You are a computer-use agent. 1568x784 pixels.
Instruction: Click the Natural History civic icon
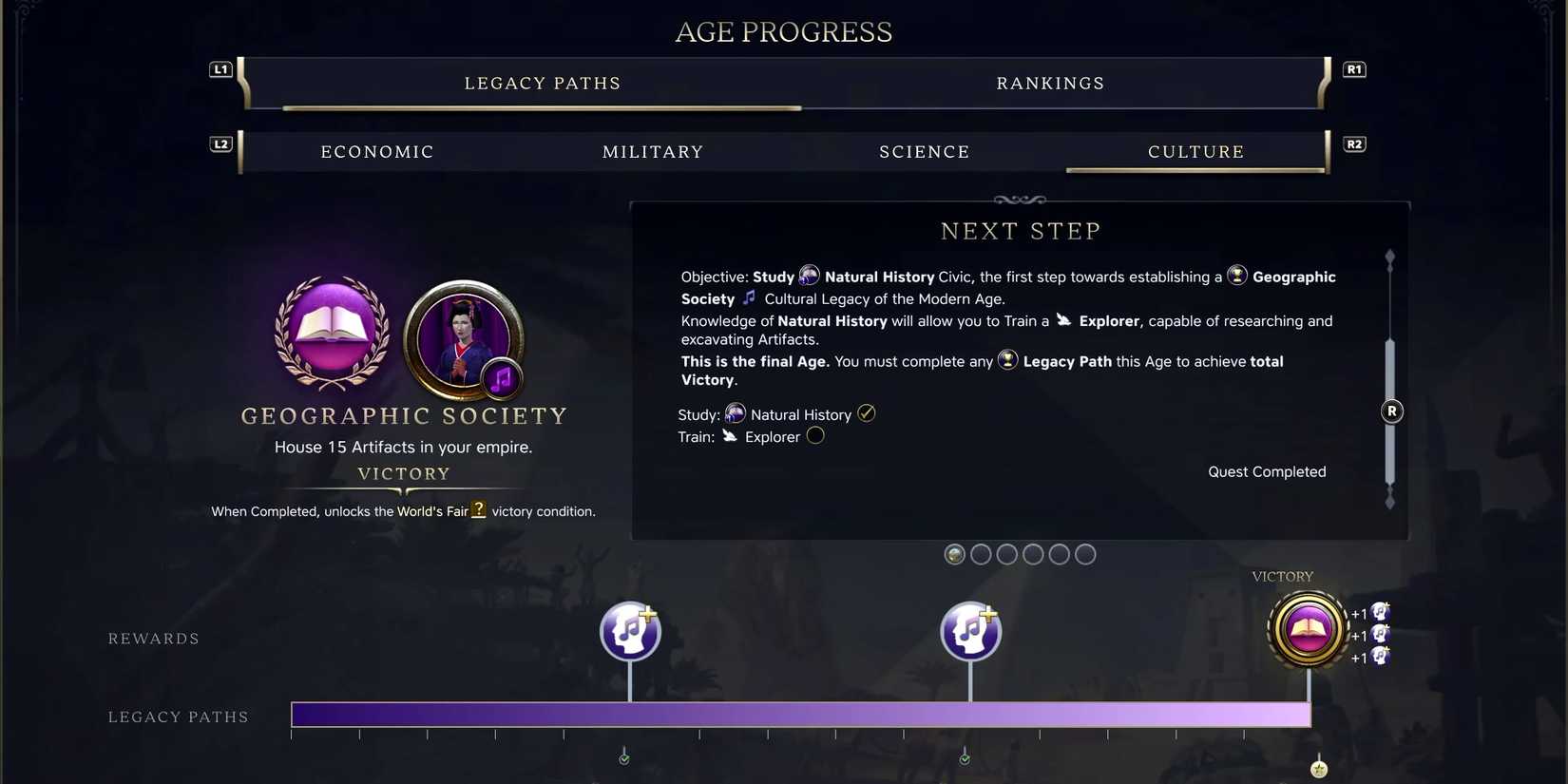tap(810, 276)
